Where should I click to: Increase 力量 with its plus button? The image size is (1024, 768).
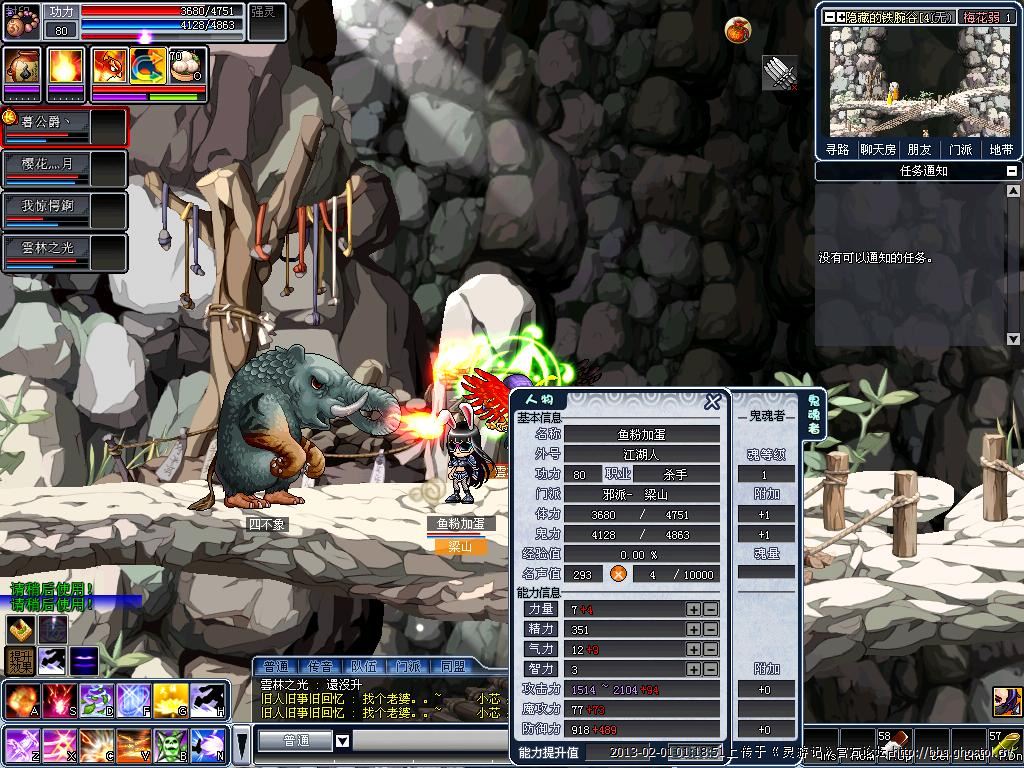(693, 609)
